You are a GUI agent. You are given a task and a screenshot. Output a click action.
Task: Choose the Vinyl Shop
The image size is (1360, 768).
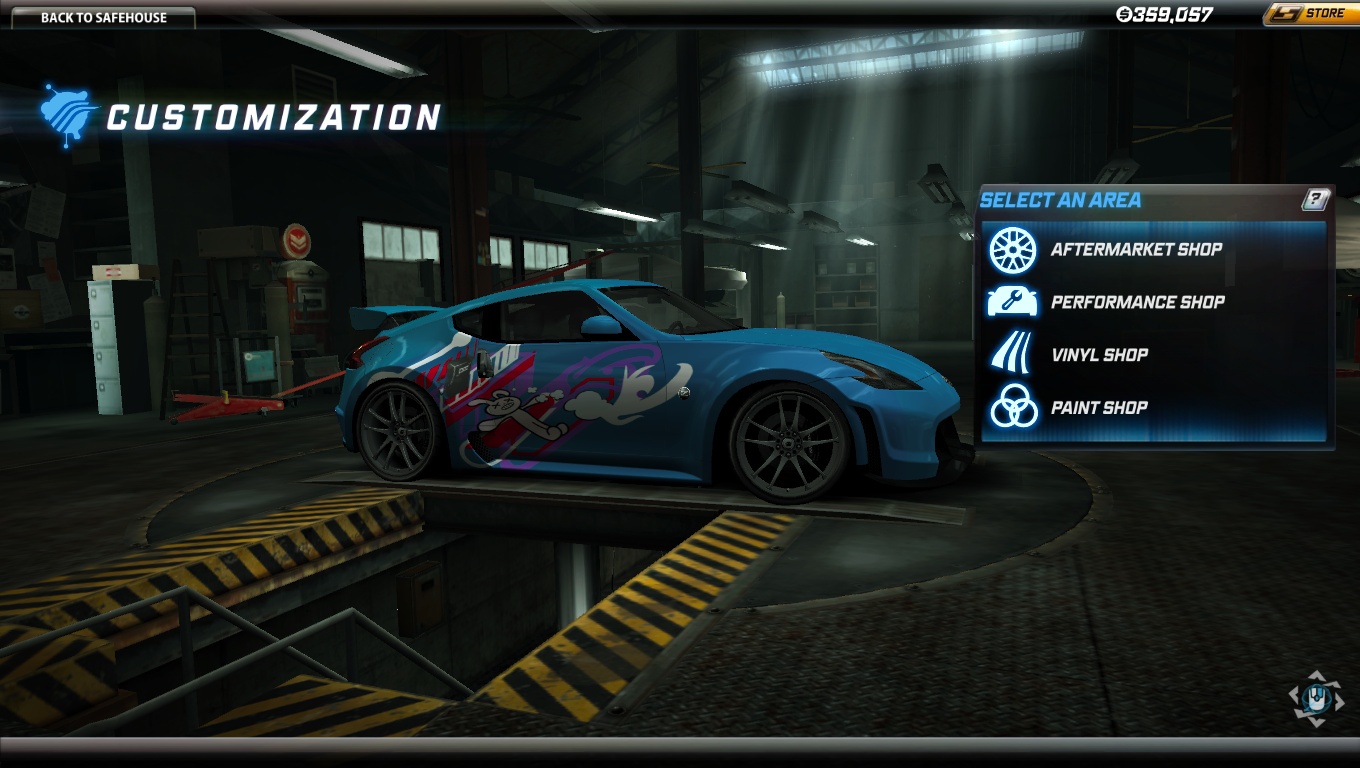point(1099,355)
